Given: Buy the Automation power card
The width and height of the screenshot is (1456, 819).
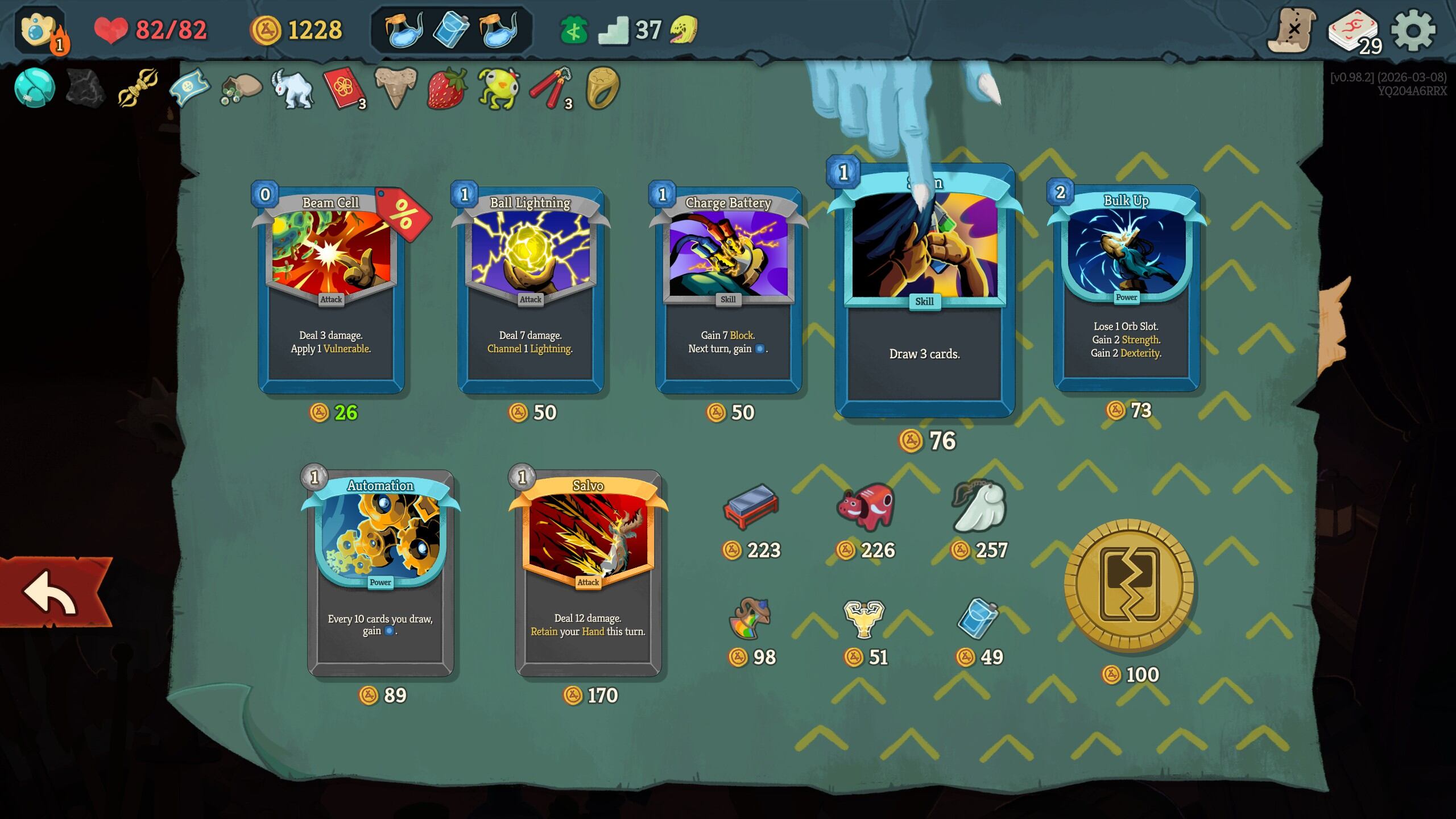Looking at the screenshot, I should coord(380,573).
